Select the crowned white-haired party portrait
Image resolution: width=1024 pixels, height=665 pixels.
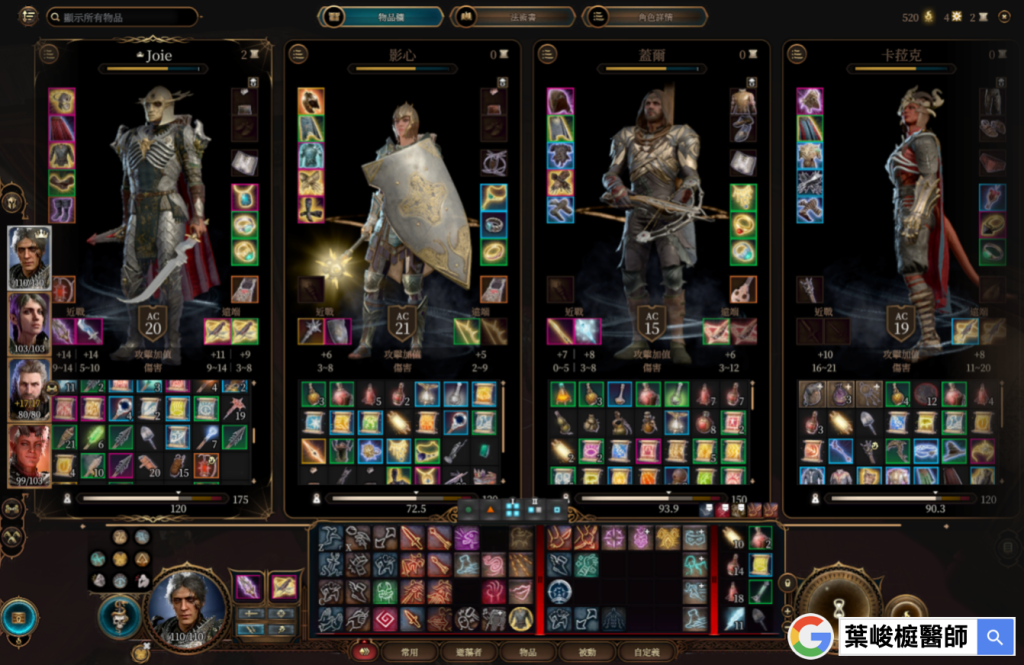(29, 257)
